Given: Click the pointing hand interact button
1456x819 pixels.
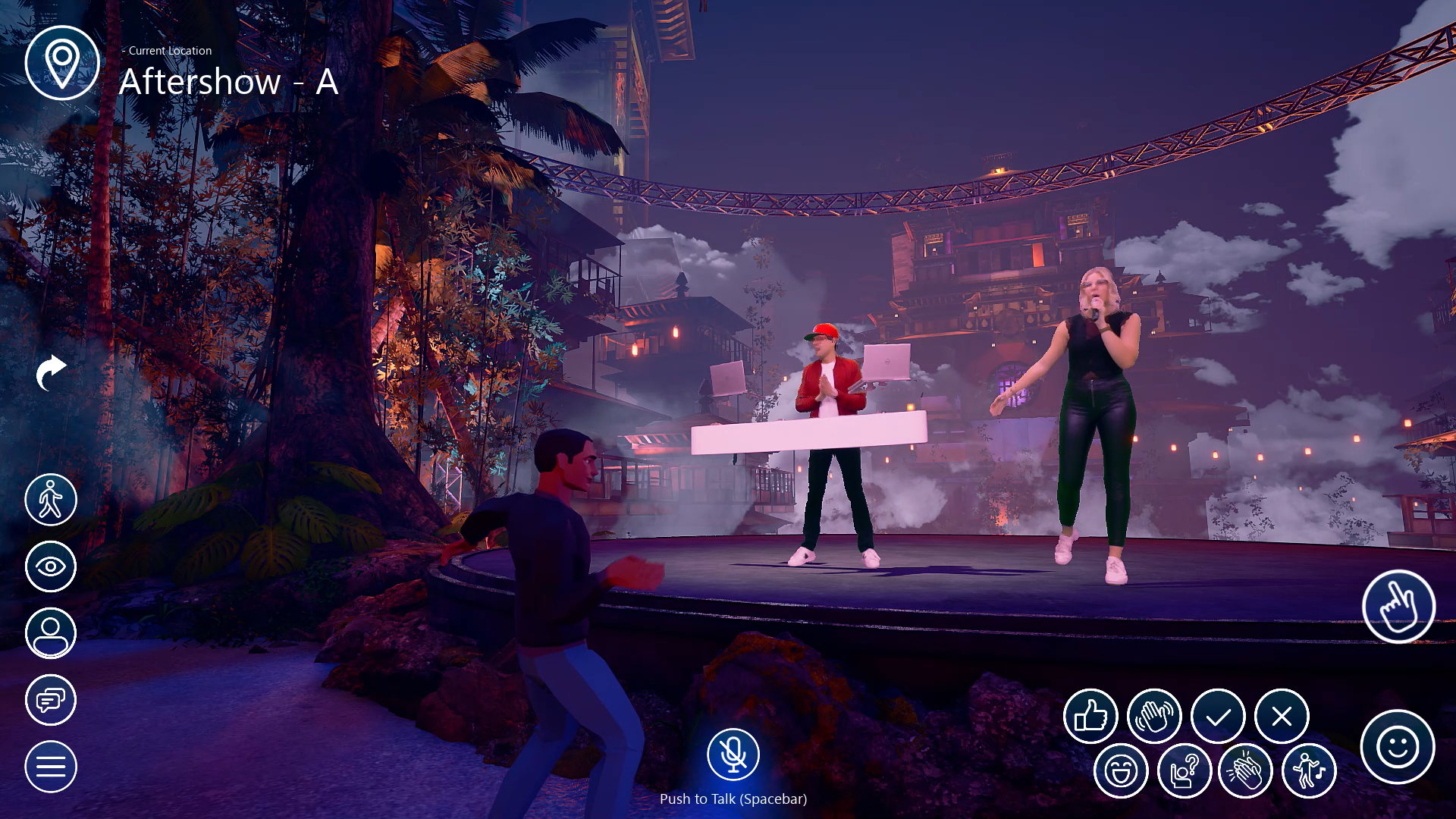Looking at the screenshot, I should click(1398, 607).
